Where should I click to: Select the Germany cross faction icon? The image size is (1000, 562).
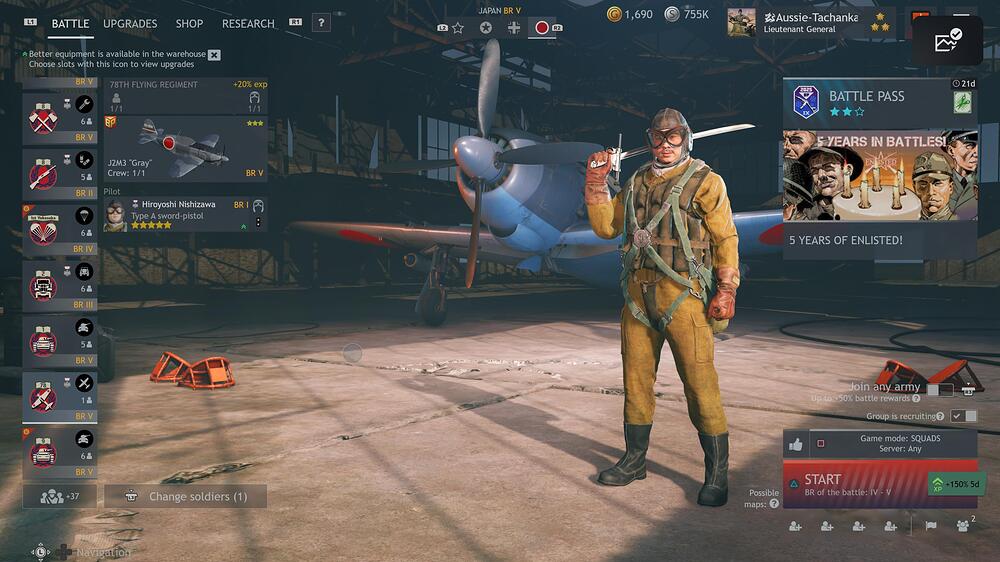[514, 28]
